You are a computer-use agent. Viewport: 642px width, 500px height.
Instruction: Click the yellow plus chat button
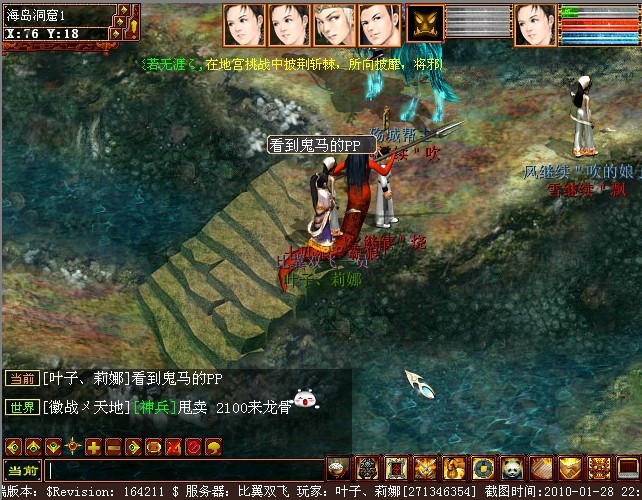coord(93,446)
